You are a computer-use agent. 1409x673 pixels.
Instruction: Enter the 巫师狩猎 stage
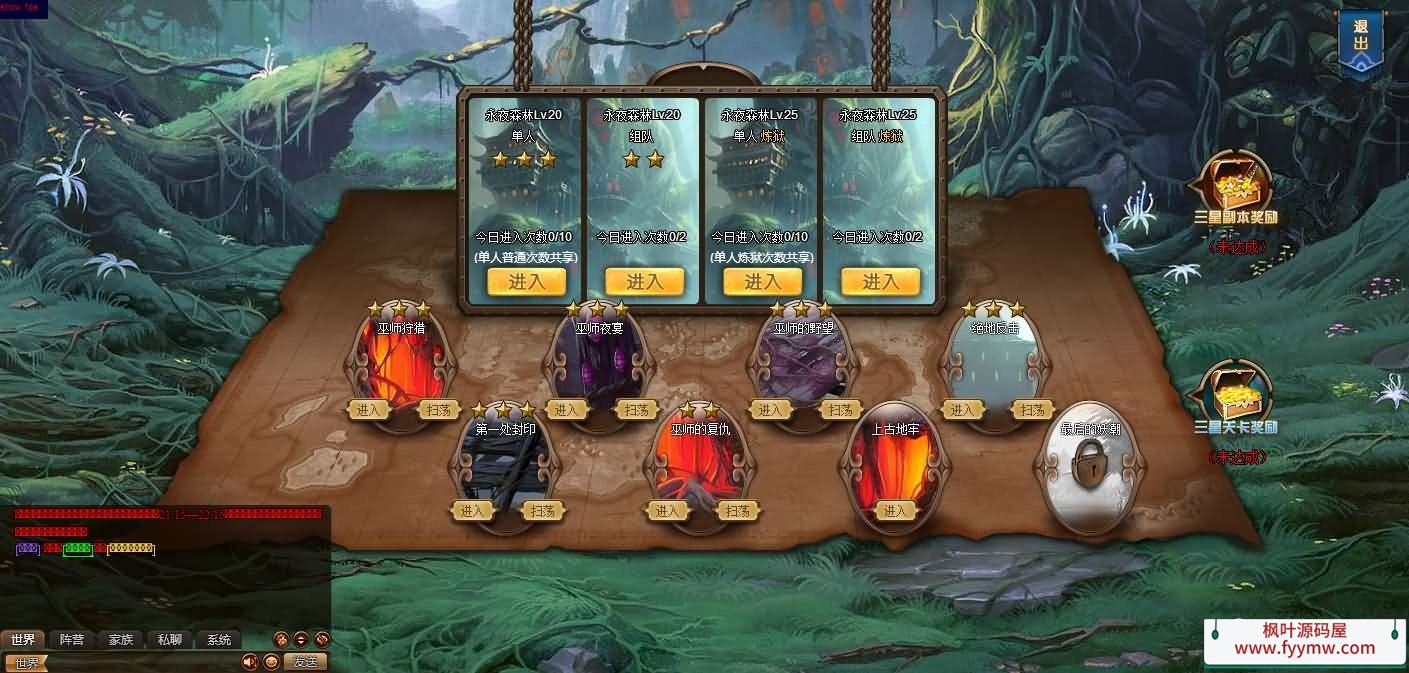pos(368,410)
